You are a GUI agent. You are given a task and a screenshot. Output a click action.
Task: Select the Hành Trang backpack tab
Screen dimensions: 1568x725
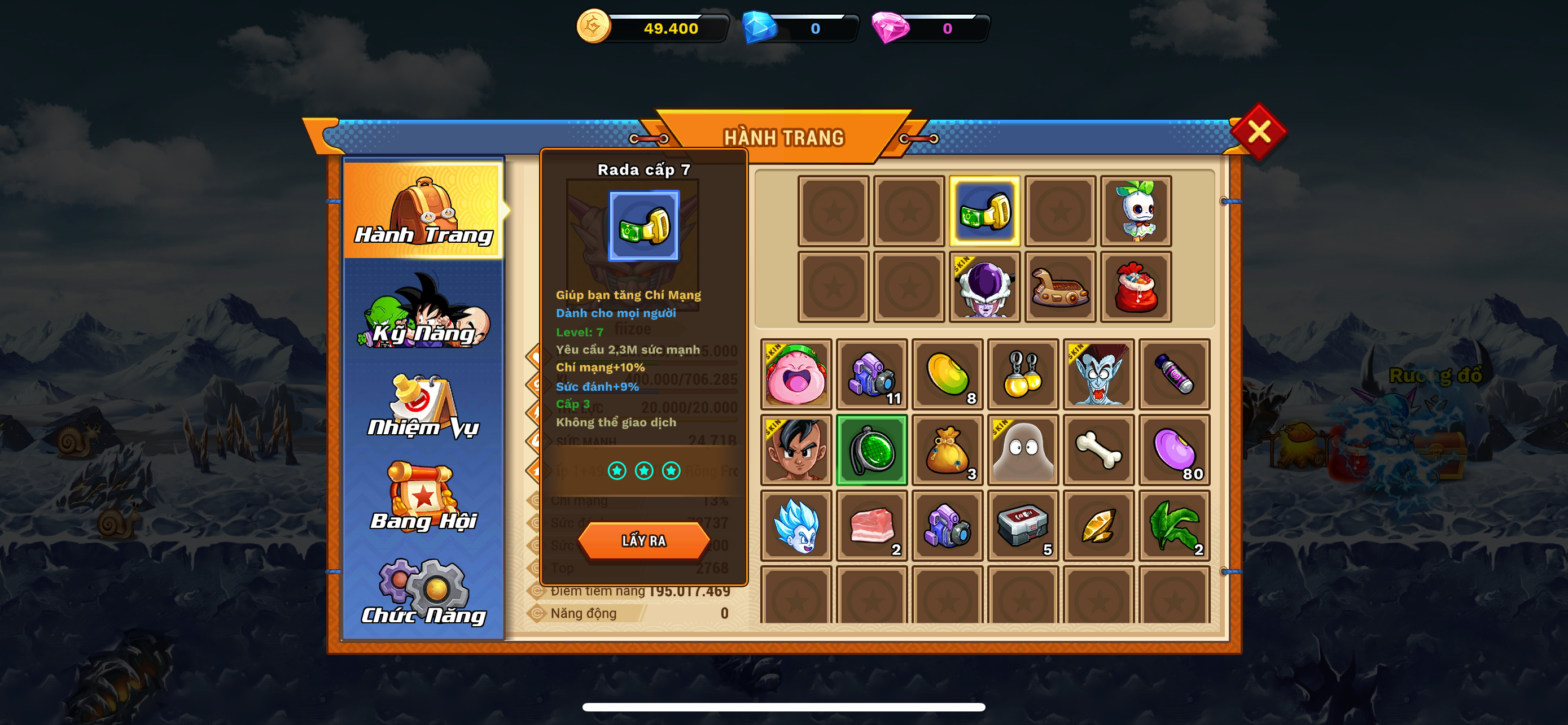coord(424,210)
